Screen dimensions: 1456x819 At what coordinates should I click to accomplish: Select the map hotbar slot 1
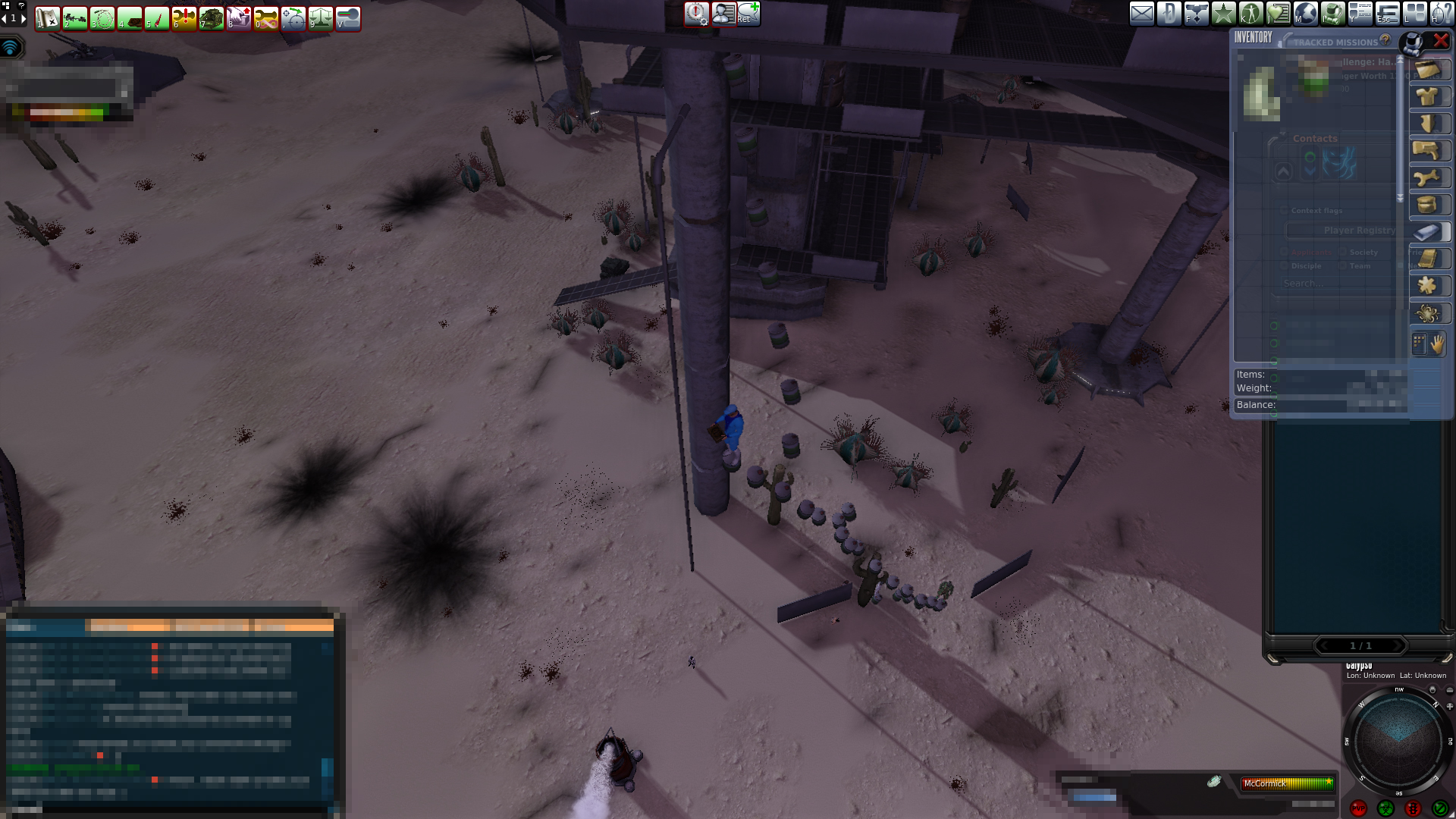tap(48, 18)
